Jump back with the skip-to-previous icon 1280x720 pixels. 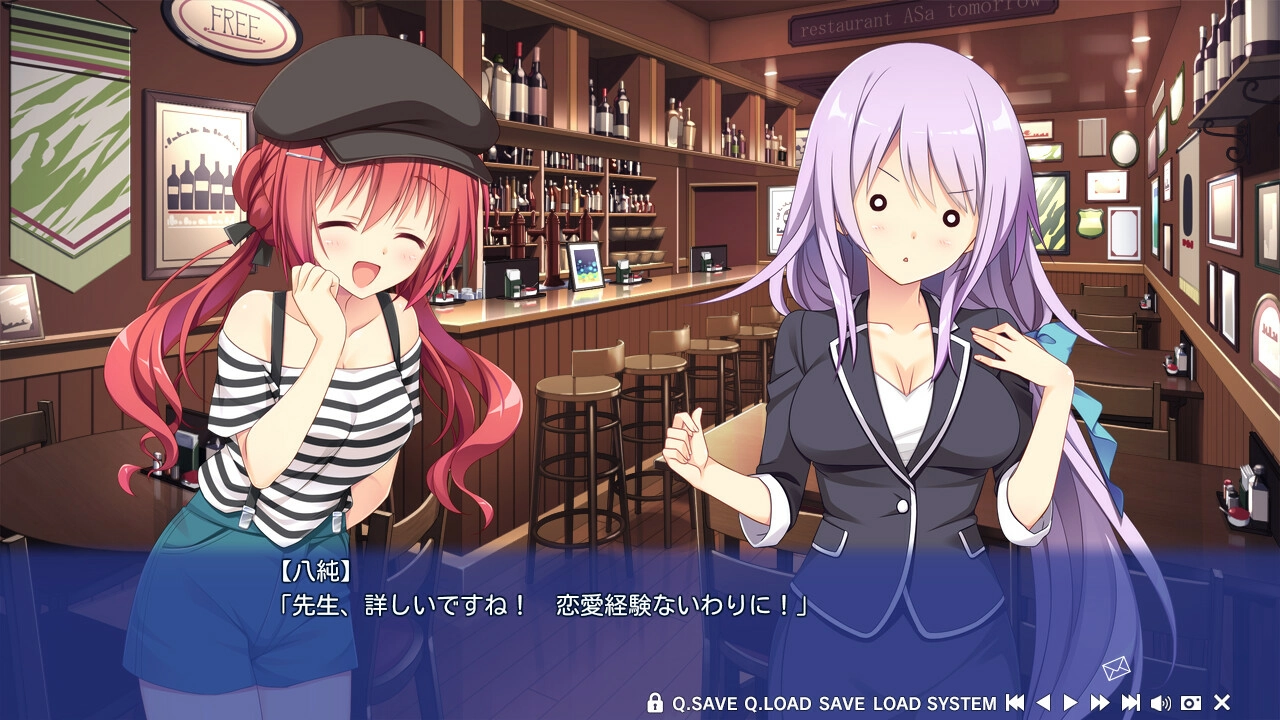click(x=1015, y=703)
